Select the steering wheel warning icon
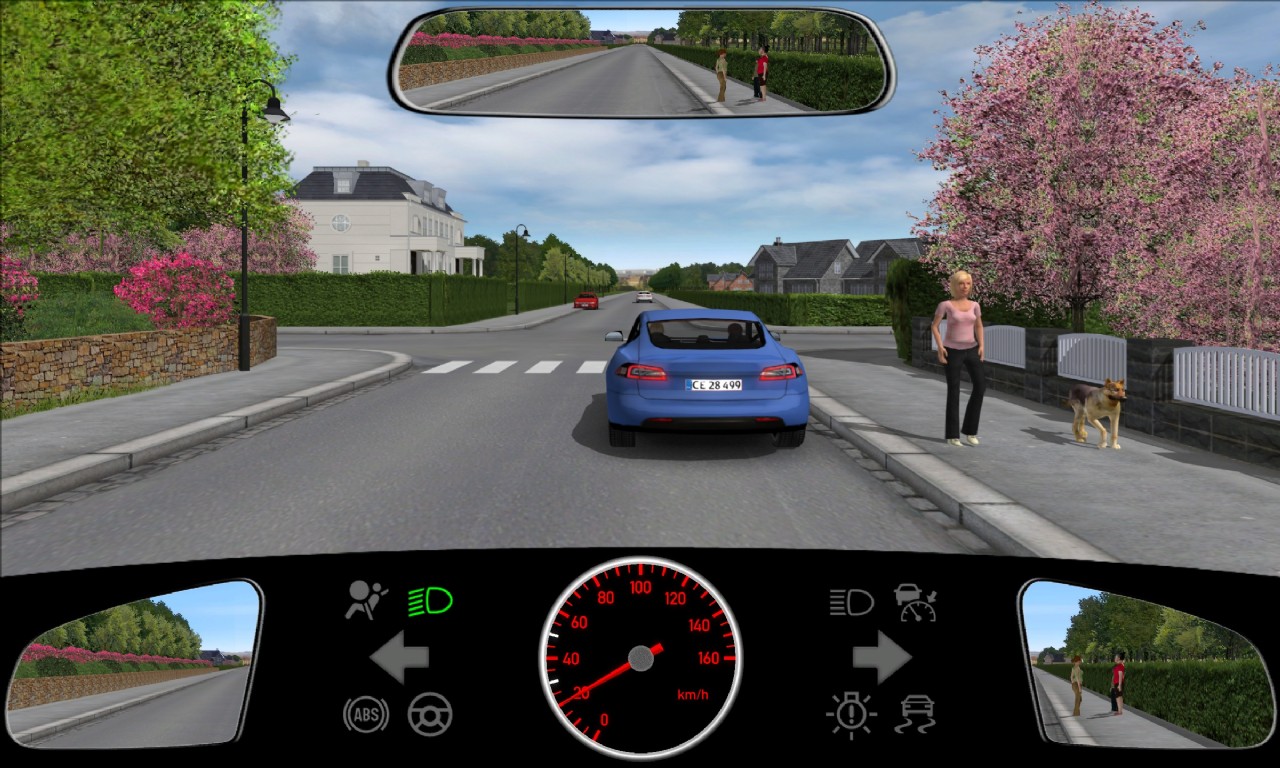Screen dimensions: 1280x768 (x=430, y=714)
